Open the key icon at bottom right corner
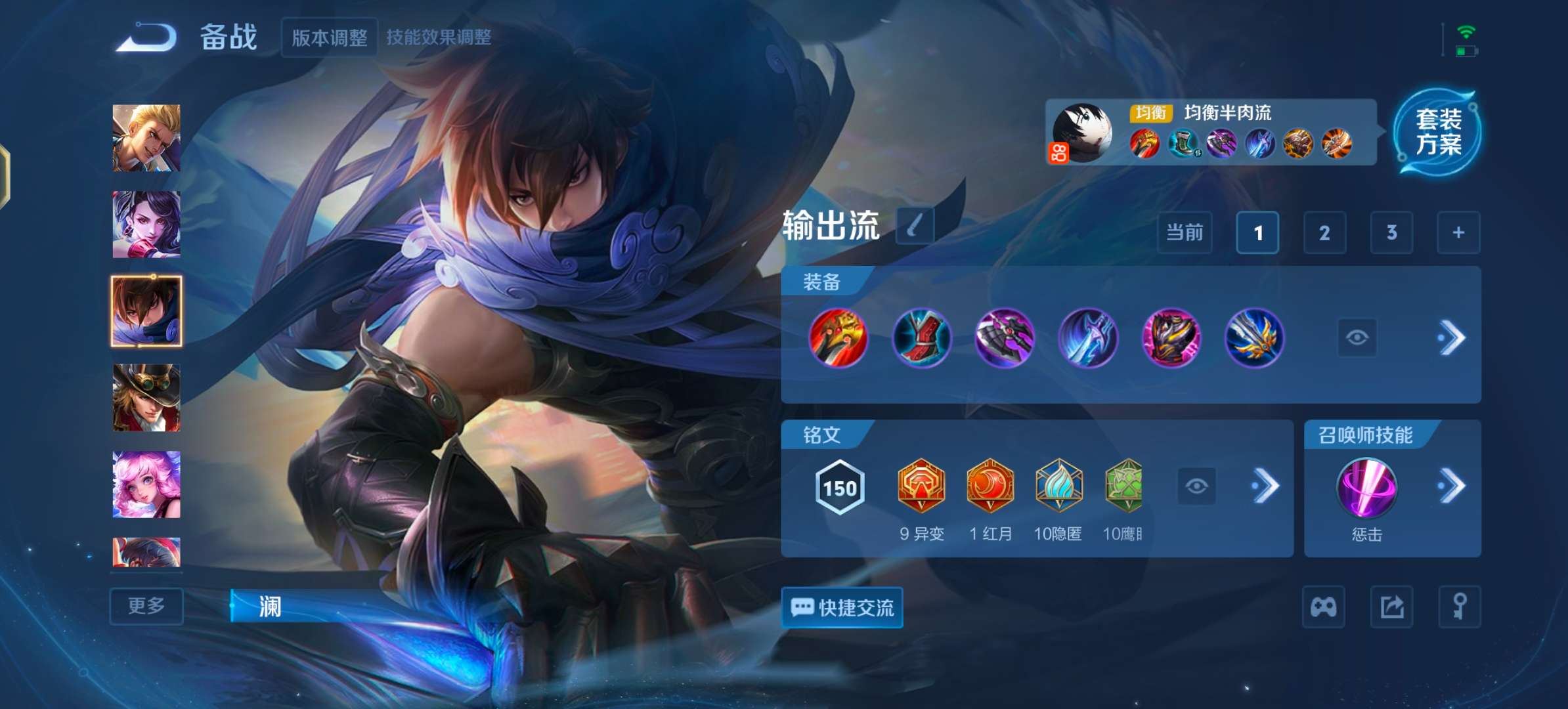Viewport: 1568px width, 709px height. tap(1459, 607)
